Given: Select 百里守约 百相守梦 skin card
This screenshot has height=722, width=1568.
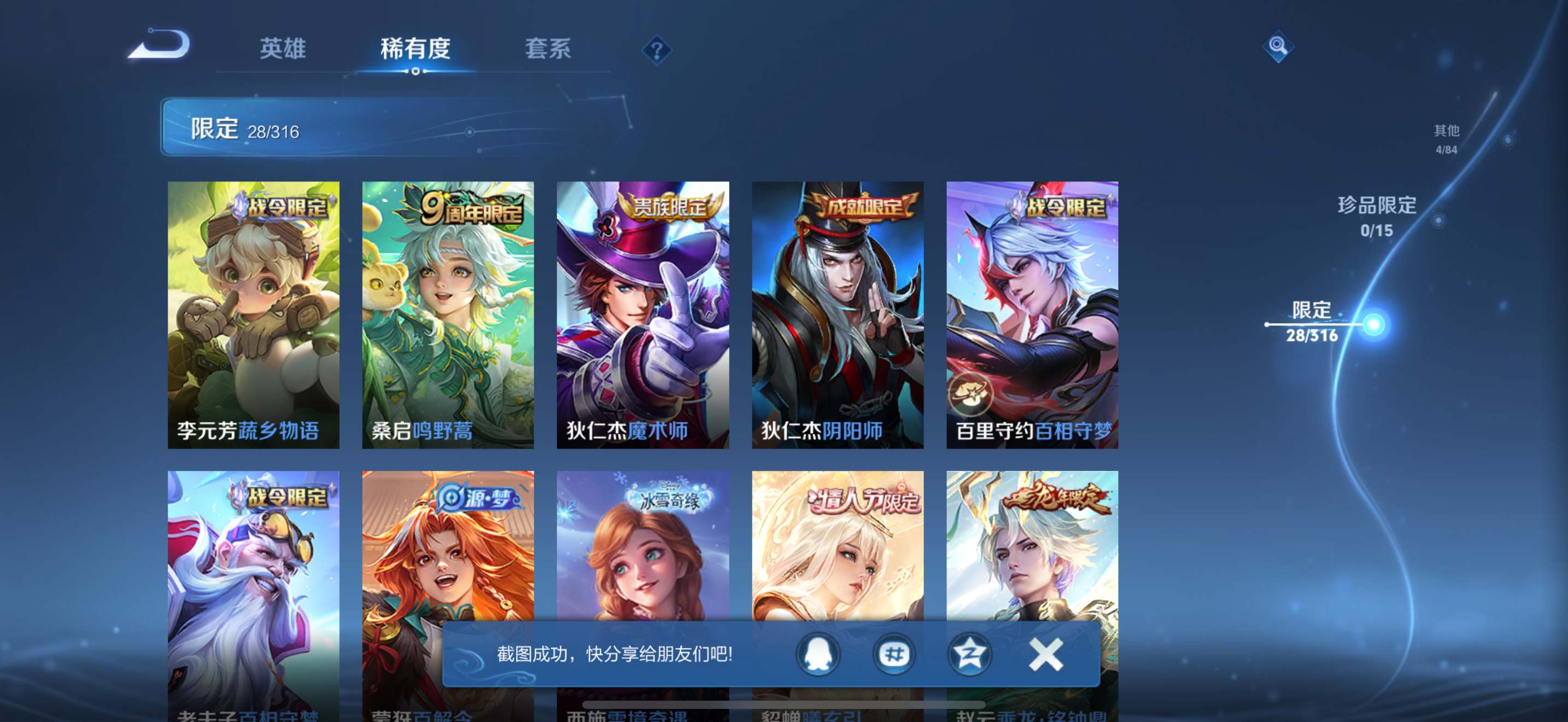Looking at the screenshot, I should pyautogui.click(x=1032, y=314).
